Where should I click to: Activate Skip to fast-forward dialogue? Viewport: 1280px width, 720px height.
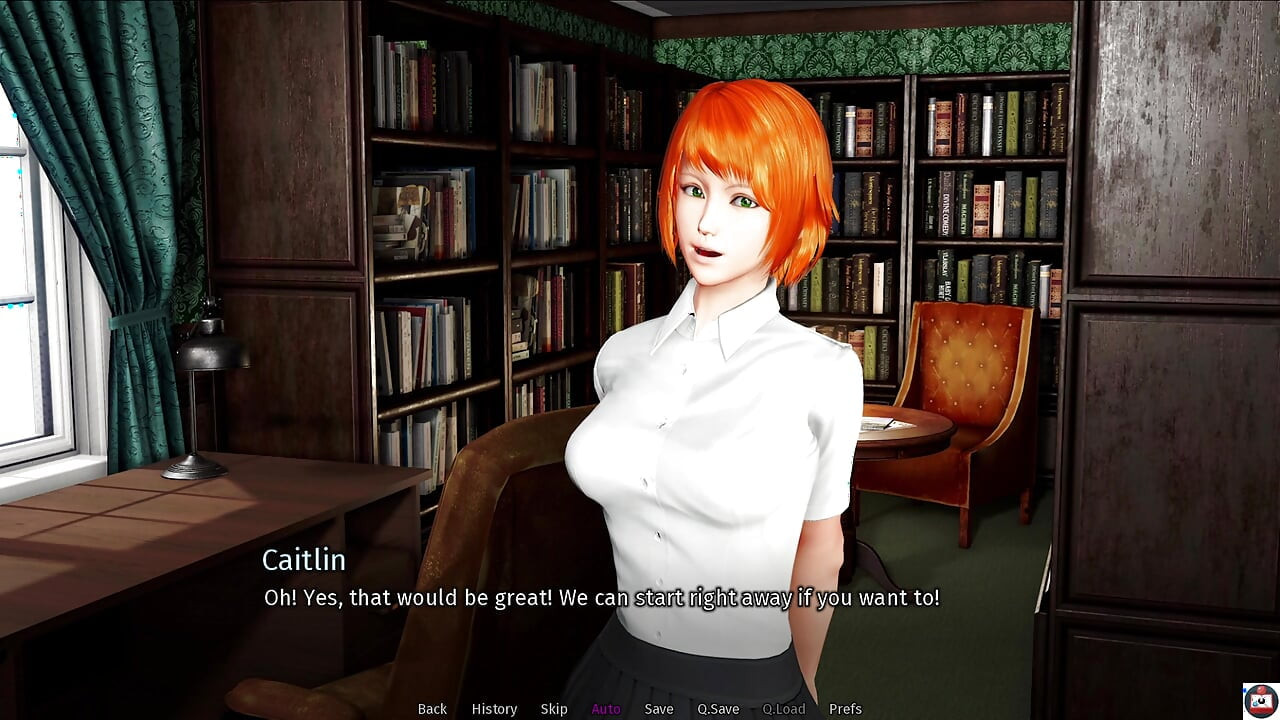point(554,709)
